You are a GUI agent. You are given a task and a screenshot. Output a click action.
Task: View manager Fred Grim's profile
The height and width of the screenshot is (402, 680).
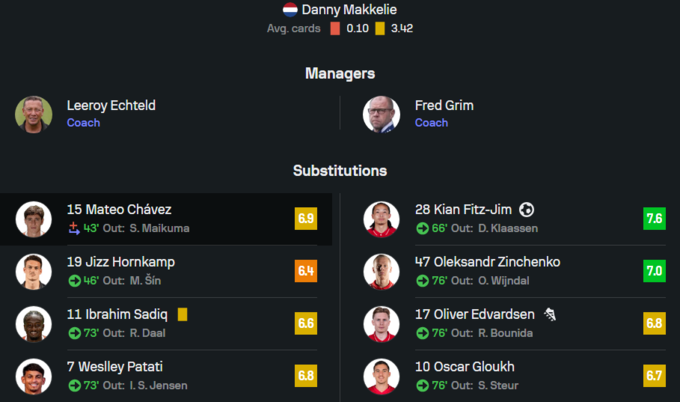tap(444, 105)
